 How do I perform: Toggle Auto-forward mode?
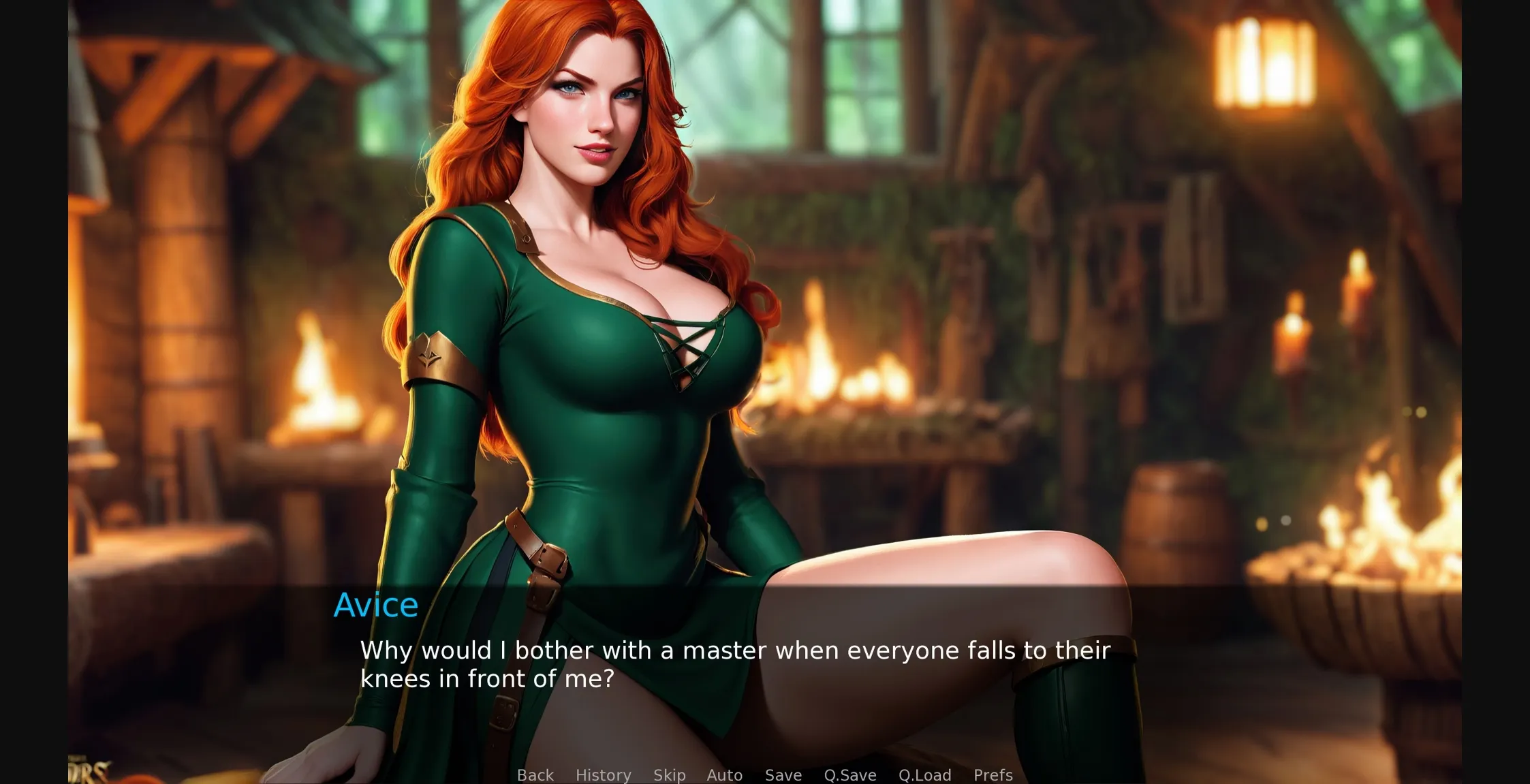pyautogui.click(x=724, y=775)
